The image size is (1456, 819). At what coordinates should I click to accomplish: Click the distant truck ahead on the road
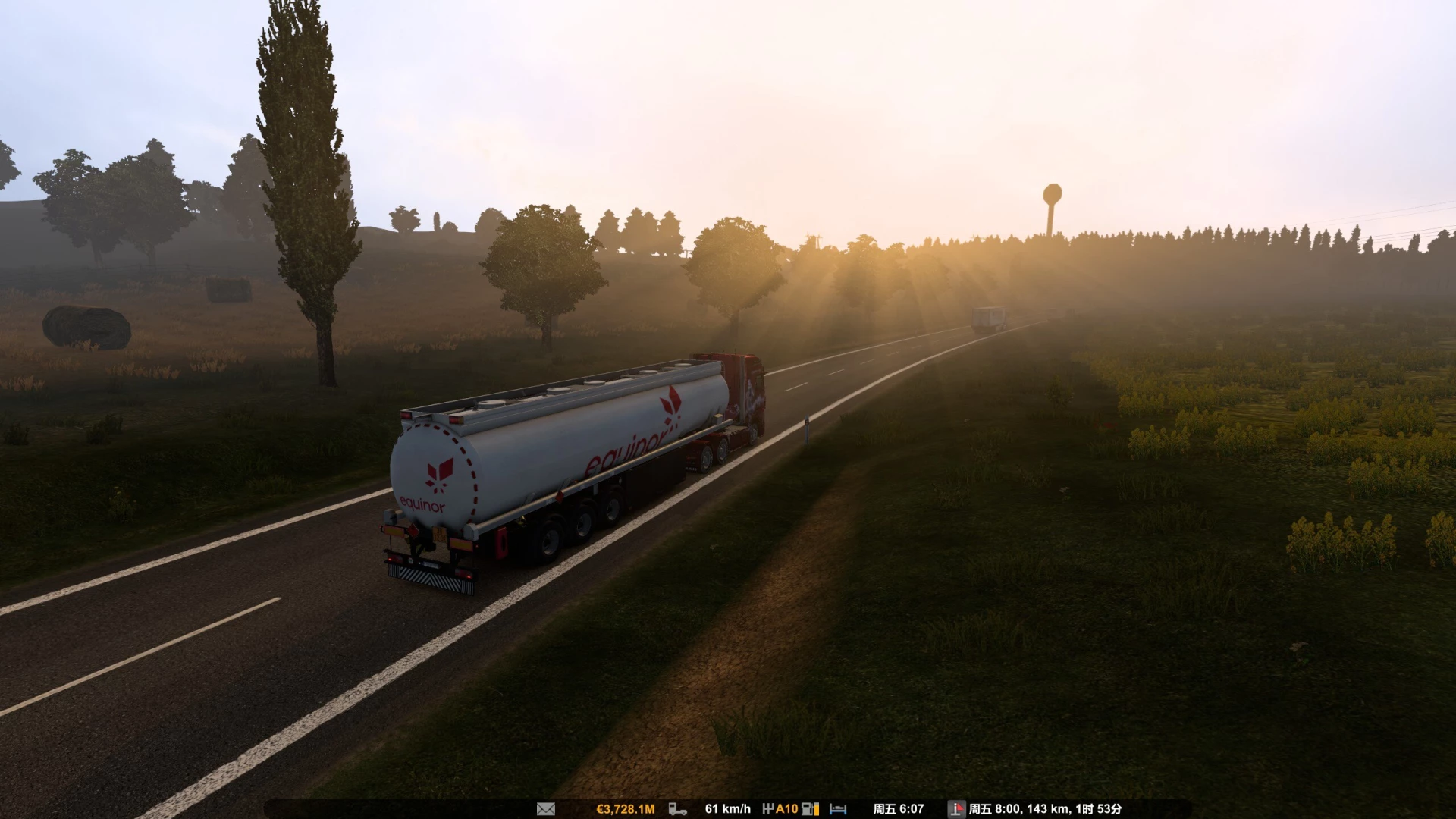tap(987, 318)
